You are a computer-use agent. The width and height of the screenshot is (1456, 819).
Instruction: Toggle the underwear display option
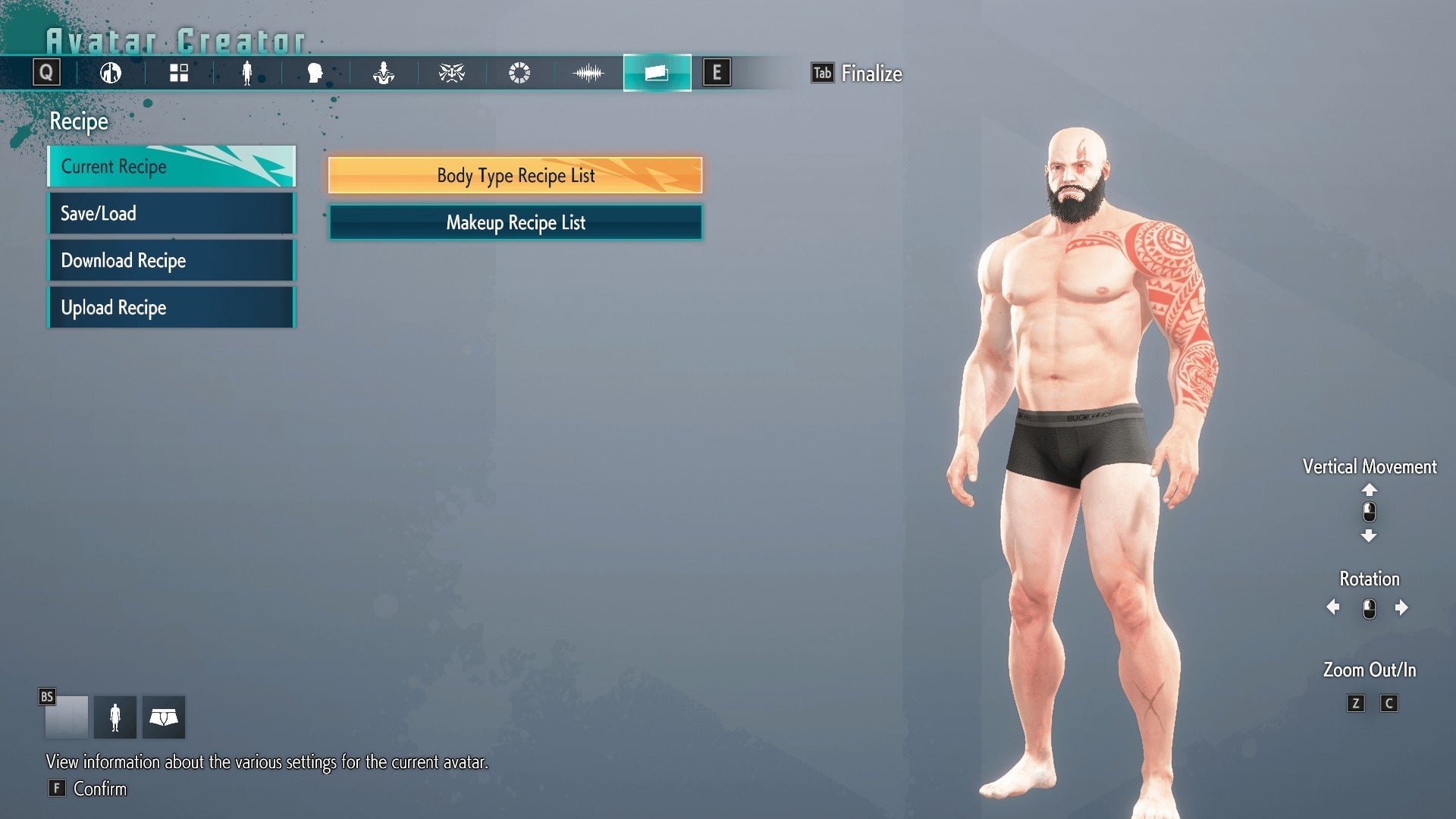pos(164,716)
